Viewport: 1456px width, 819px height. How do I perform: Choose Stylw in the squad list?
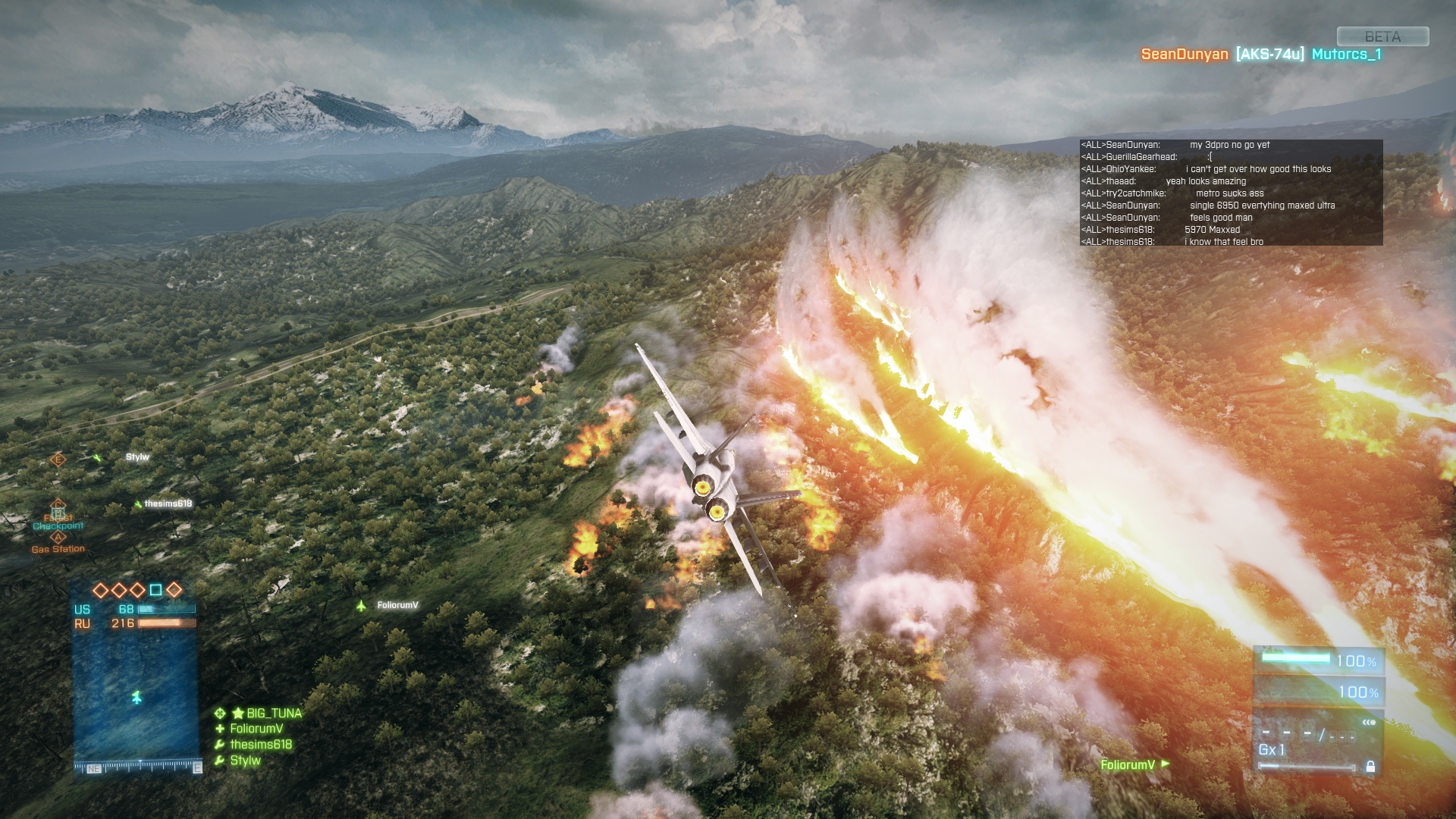[245, 761]
